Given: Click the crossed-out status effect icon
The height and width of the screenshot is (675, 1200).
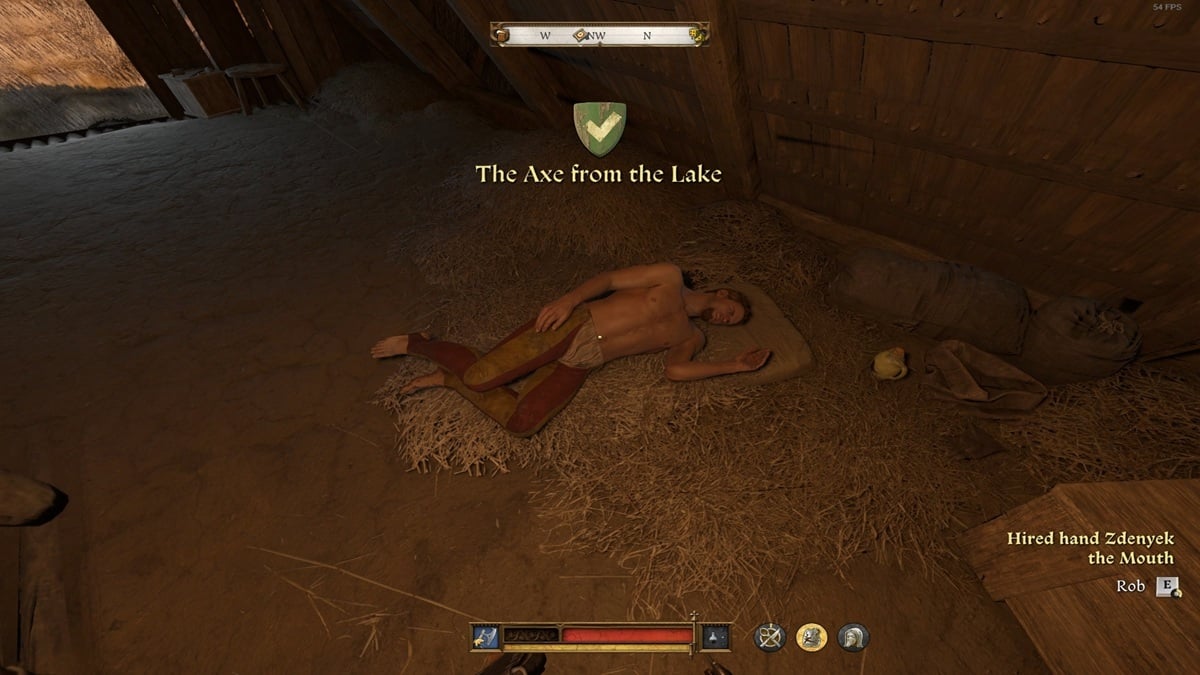Looking at the screenshot, I should pos(770,637).
